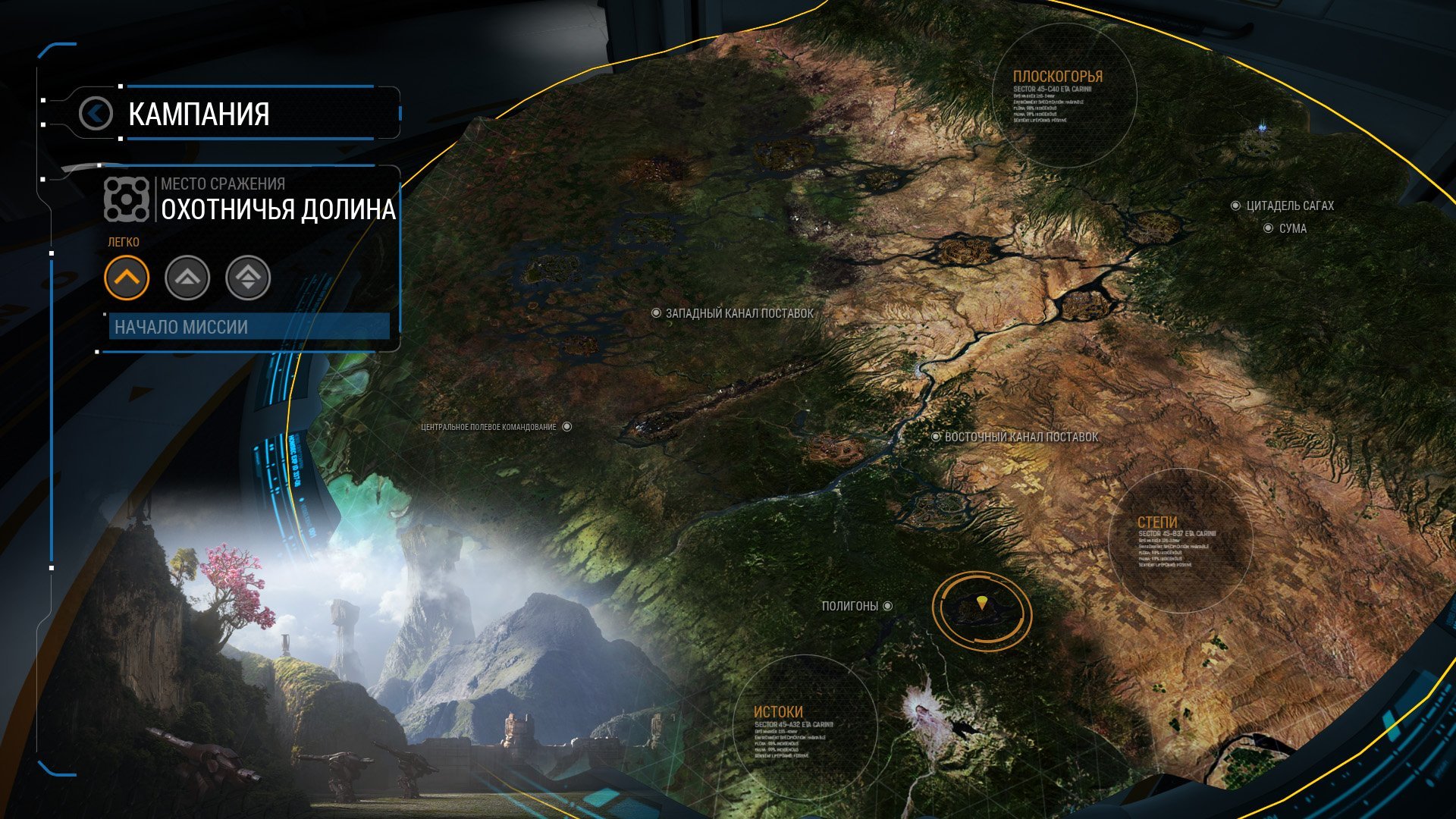This screenshot has height=819, width=1456.
Task: Select the Восточный канал поставок map marker
Action: pos(936,437)
